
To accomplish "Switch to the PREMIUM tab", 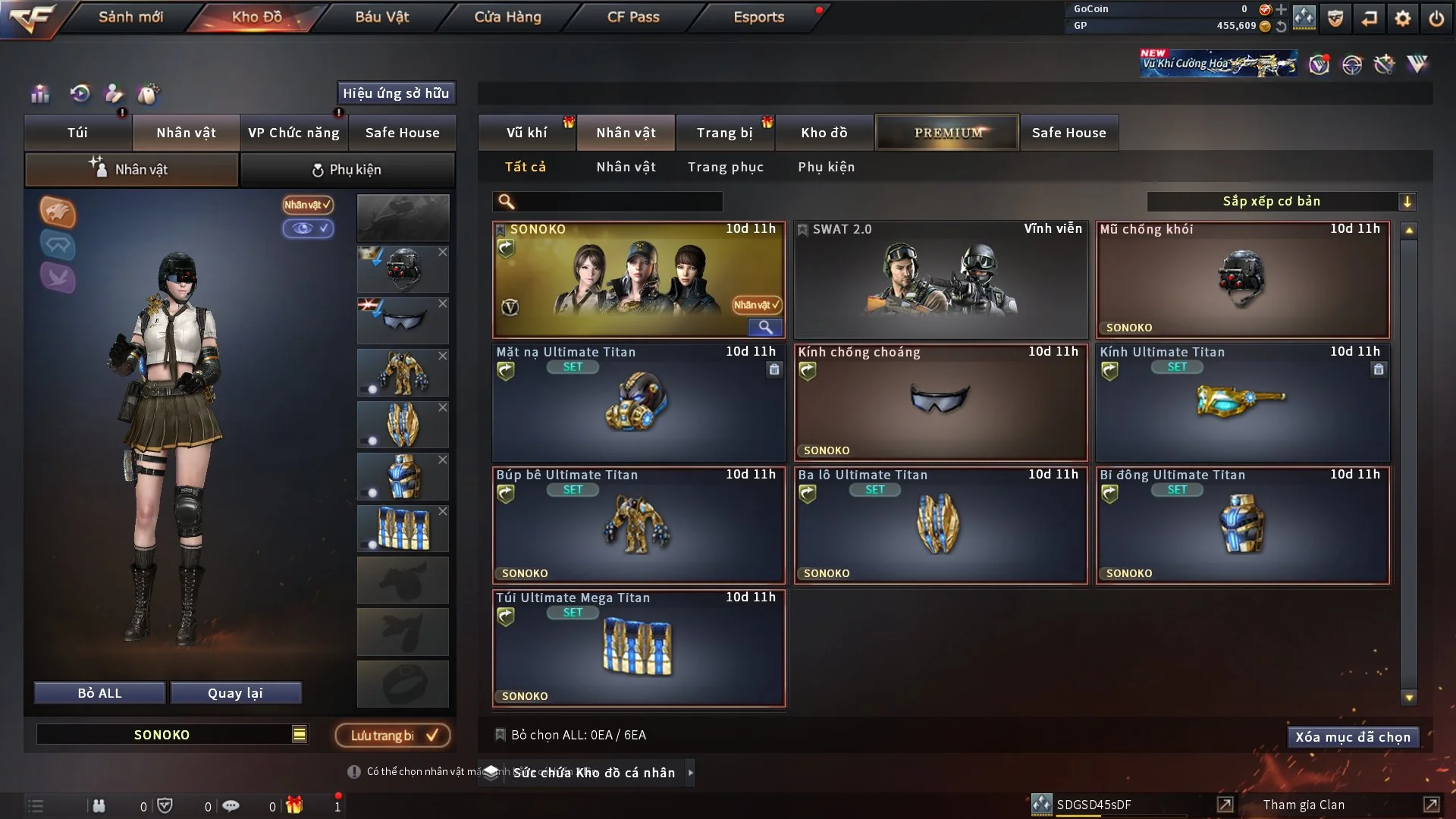I will click(947, 132).
